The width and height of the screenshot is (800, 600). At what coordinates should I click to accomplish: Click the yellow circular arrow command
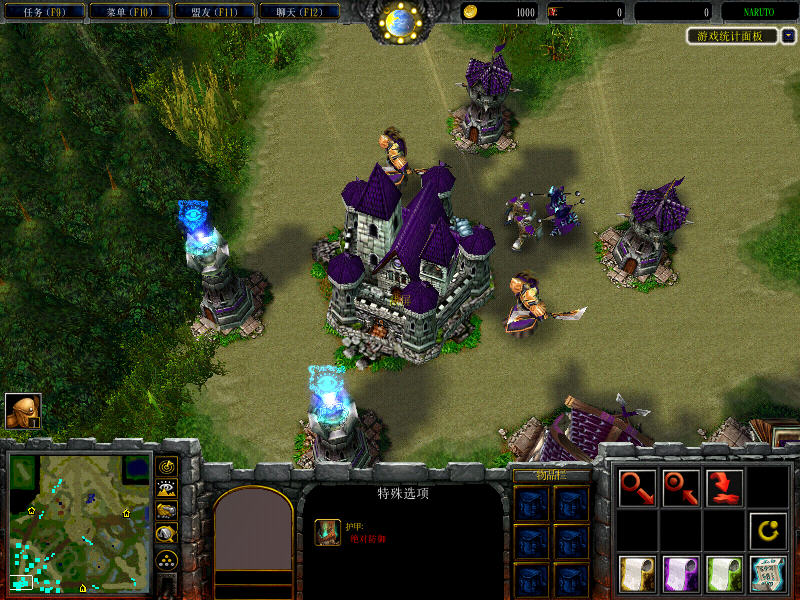pos(769,530)
